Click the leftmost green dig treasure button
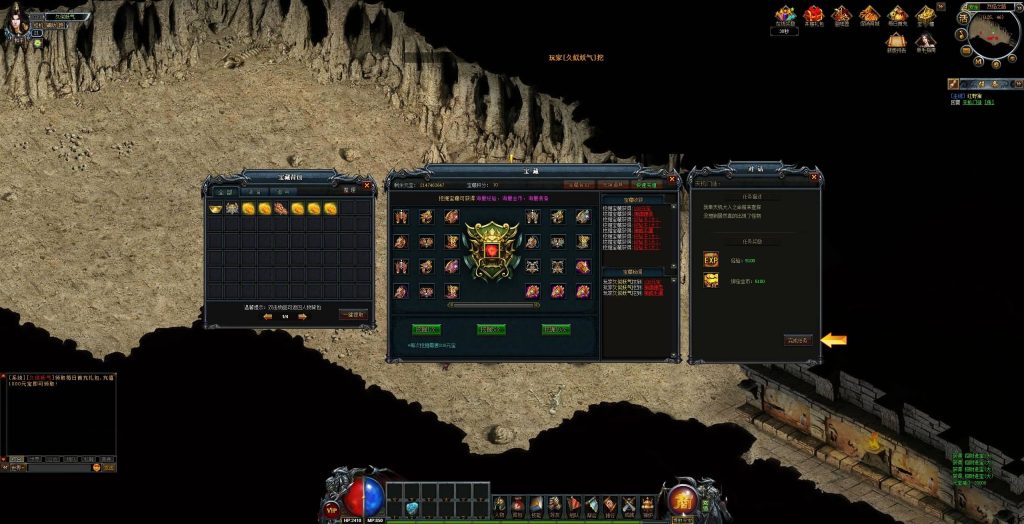Viewport: 1024px width, 524px height. point(427,329)
